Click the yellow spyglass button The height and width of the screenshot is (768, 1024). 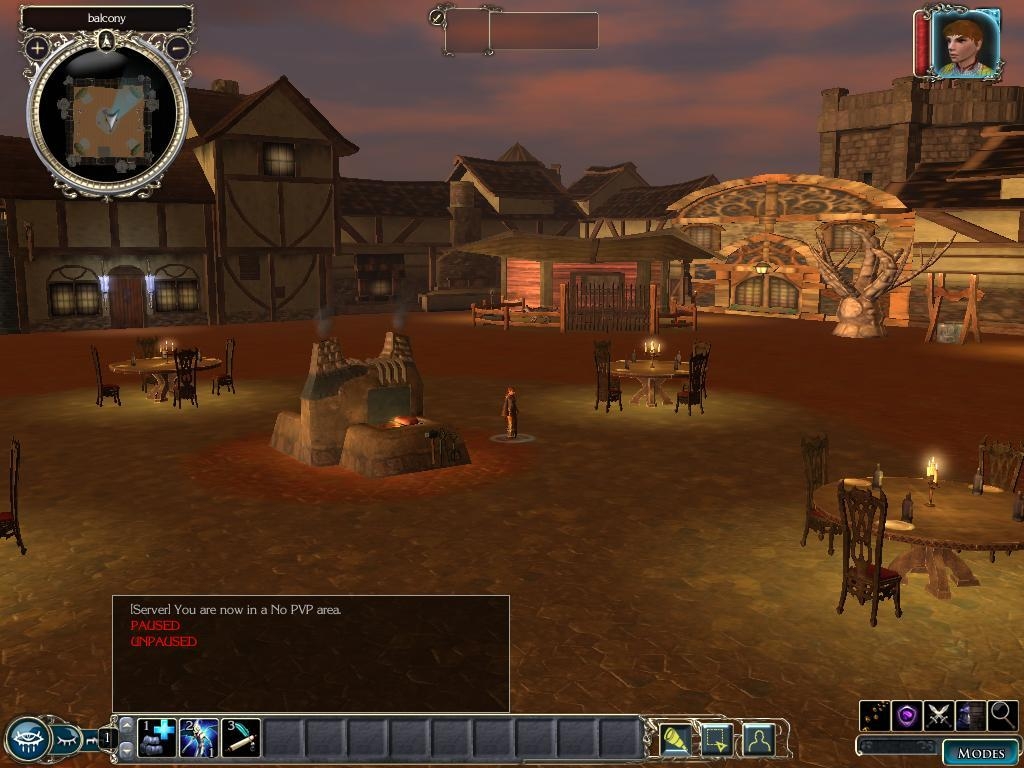click(x=676, y=740)
